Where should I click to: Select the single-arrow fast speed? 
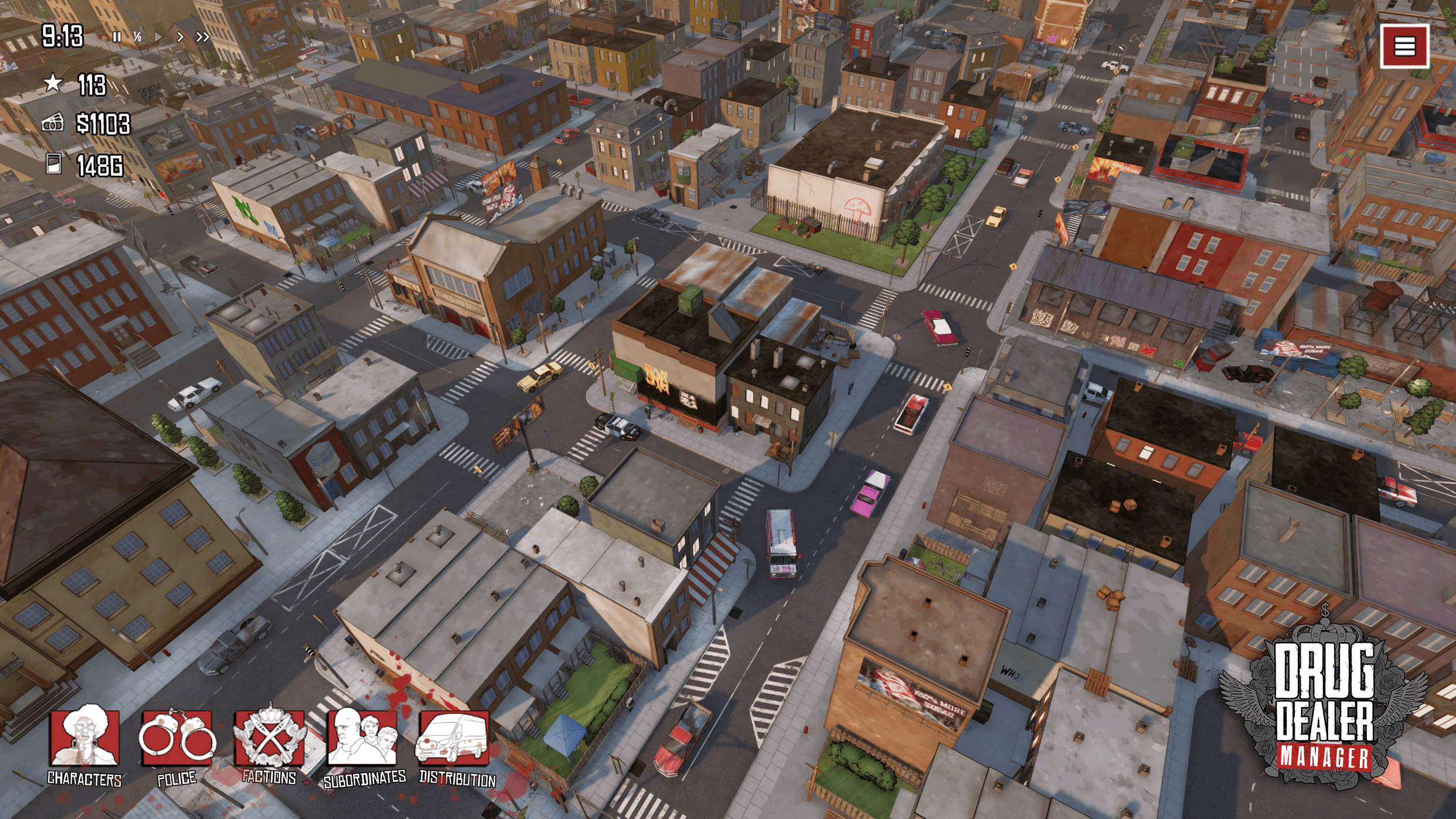[x=180, y=37]
